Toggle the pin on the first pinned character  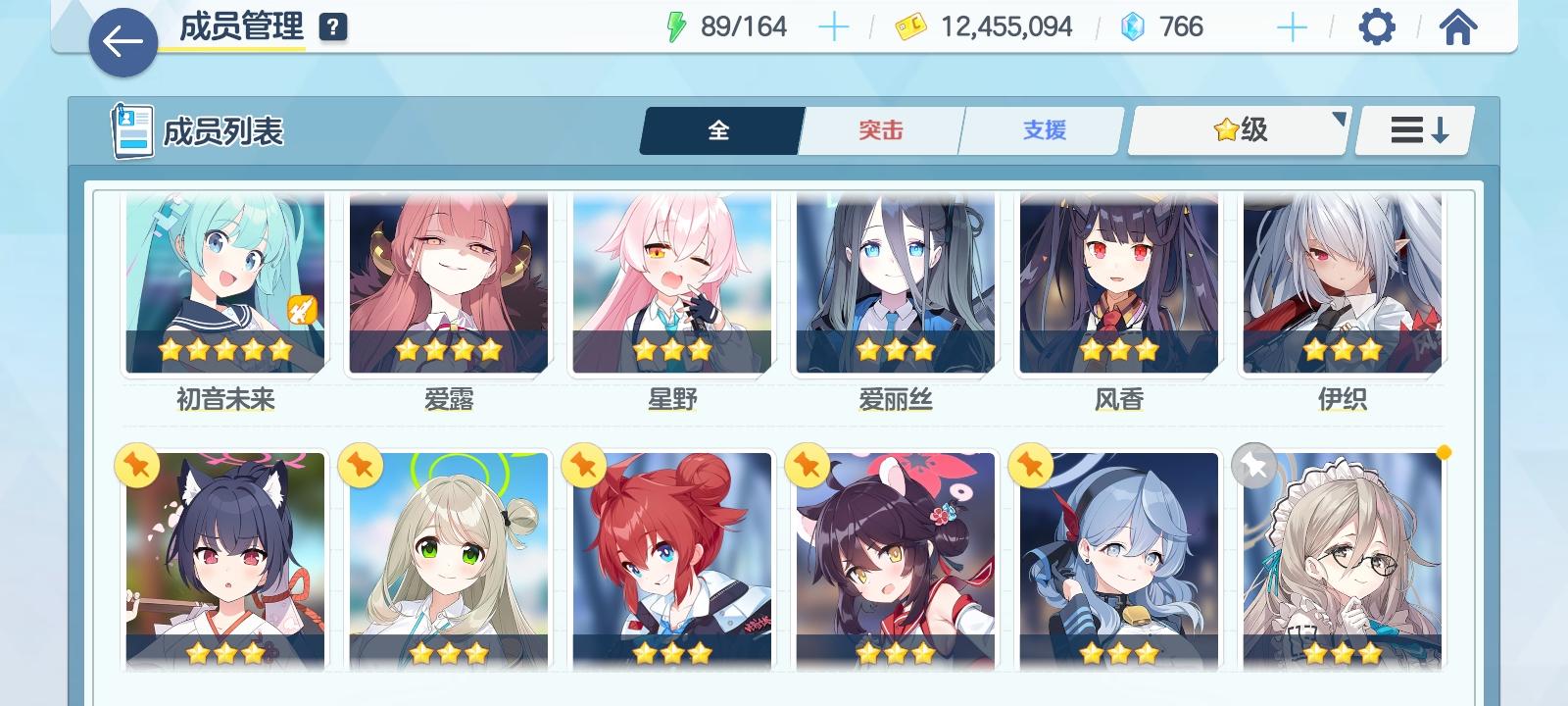coord(137,465)
